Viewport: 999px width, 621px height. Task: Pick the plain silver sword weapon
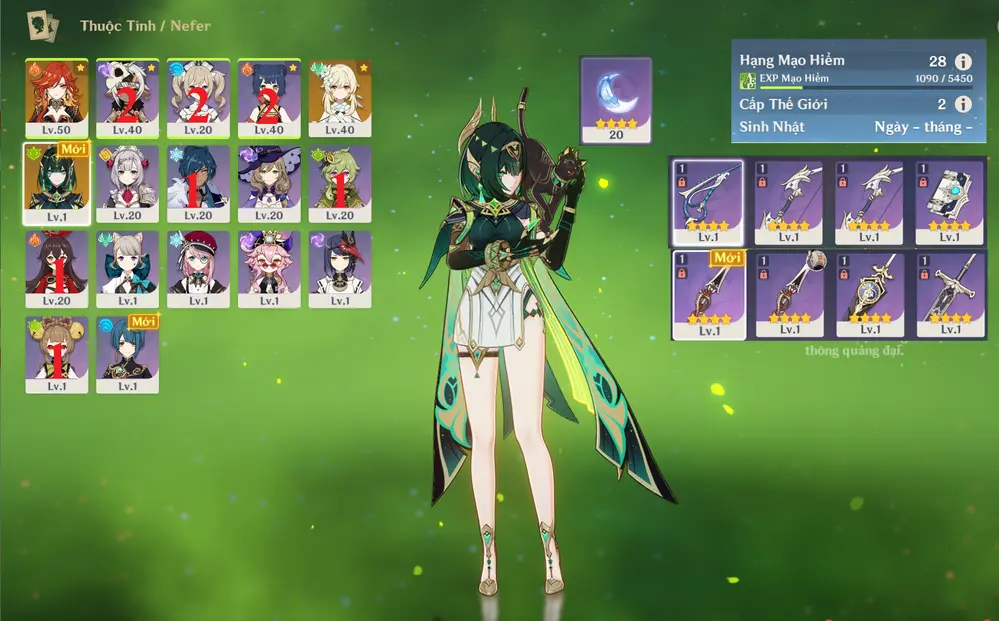click(950, 294)
